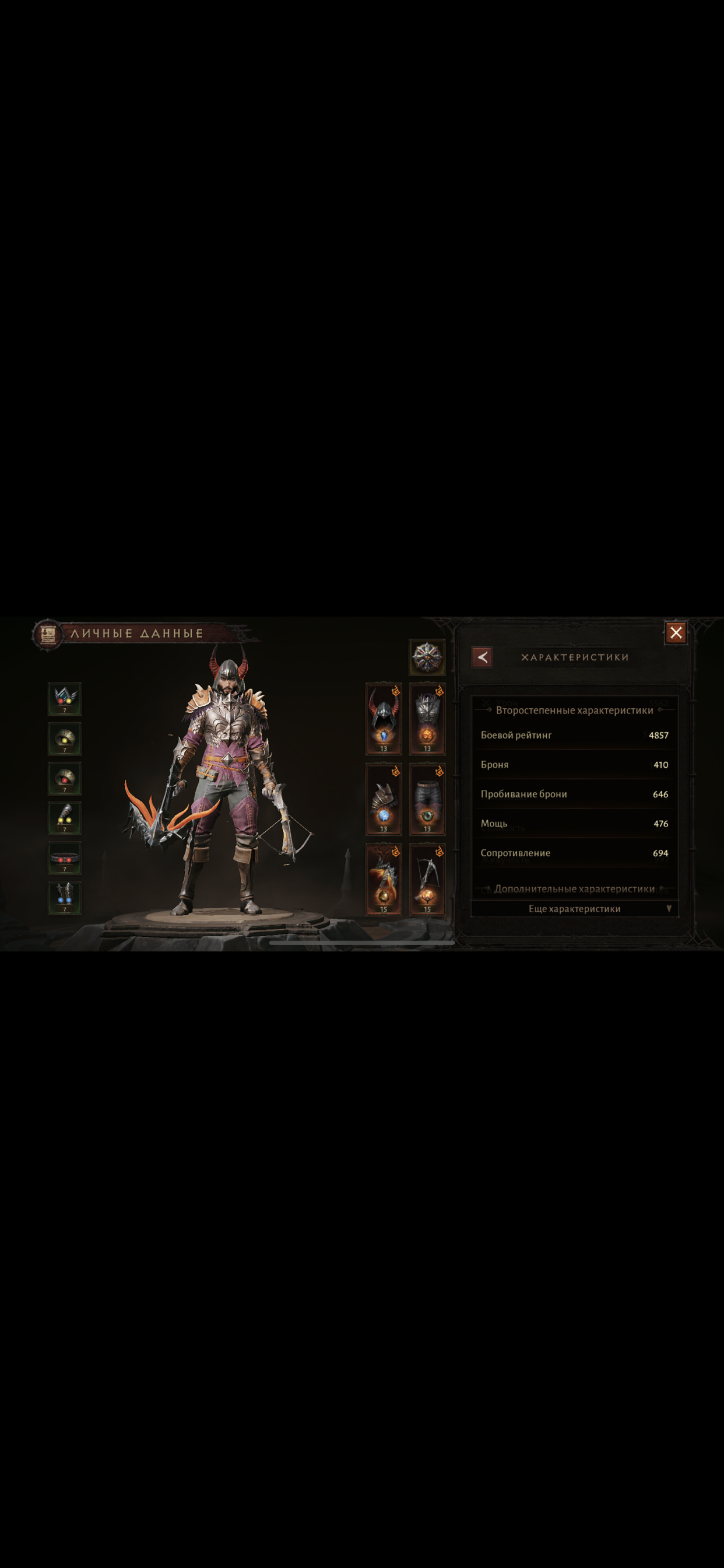Screen dimensions: 724x1568
Task: Select the belt slot with red gems
Action: pyautogui.click(x=65, y=858)
